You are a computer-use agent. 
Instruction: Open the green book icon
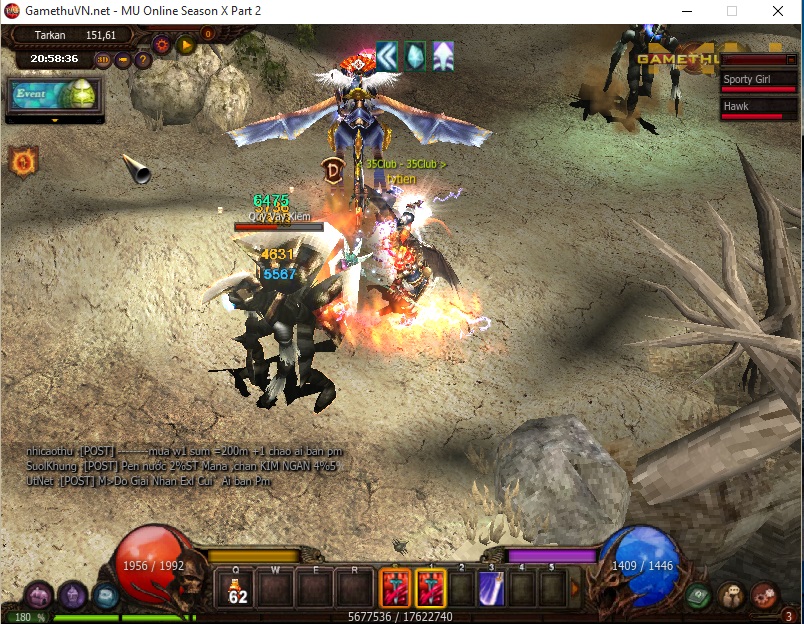[x=699, y=596]
